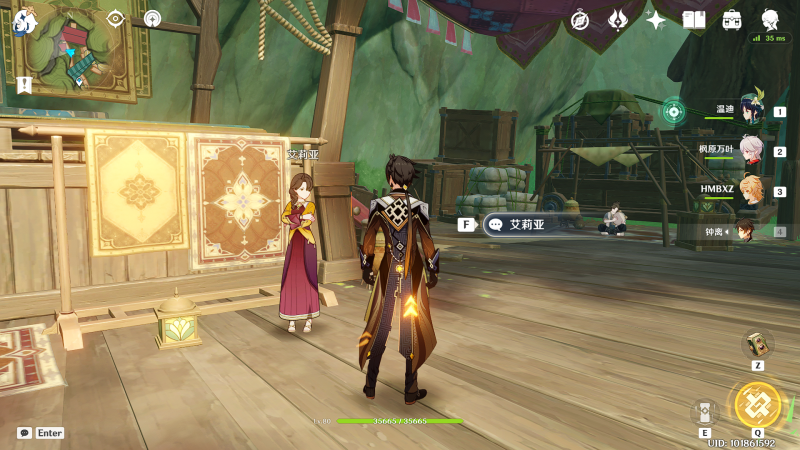Screen dimensions: 800x450
Task: Click the circular emblem icon right of the eye
Action: point(152,18)
